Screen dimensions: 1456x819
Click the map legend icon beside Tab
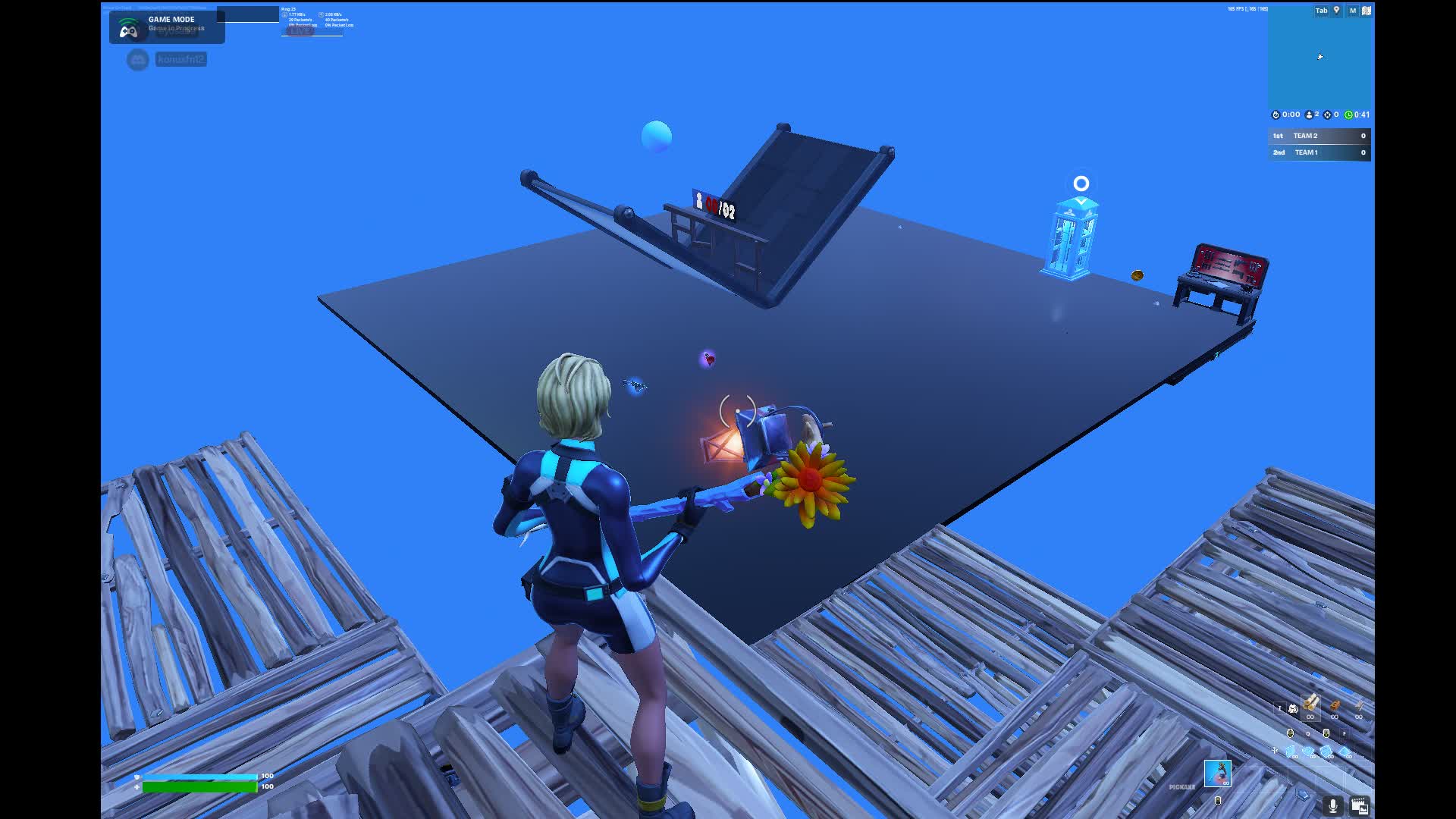[x=1337, y=11]
